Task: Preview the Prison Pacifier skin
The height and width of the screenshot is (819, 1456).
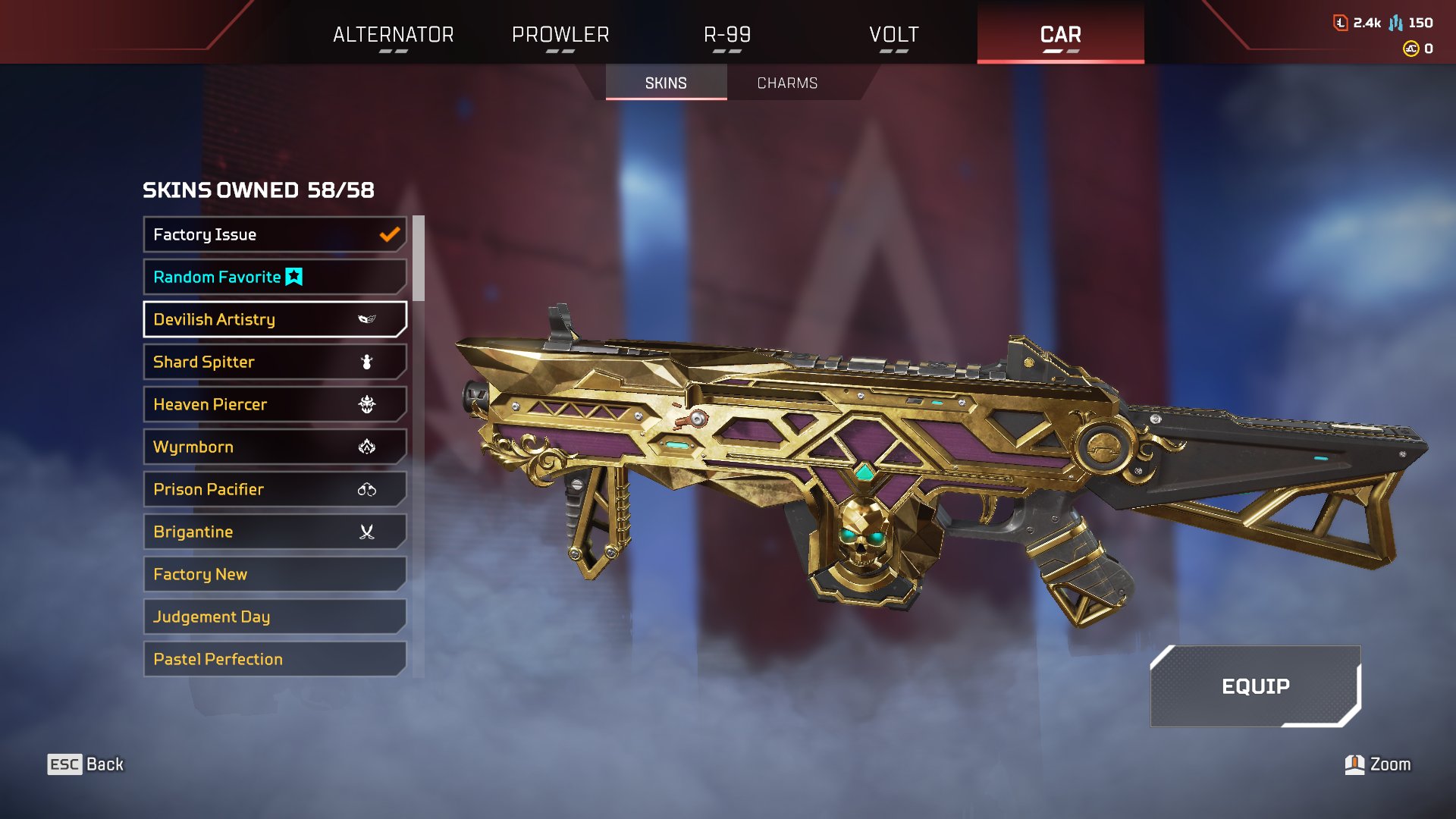Action: click(x=275, y=489)
